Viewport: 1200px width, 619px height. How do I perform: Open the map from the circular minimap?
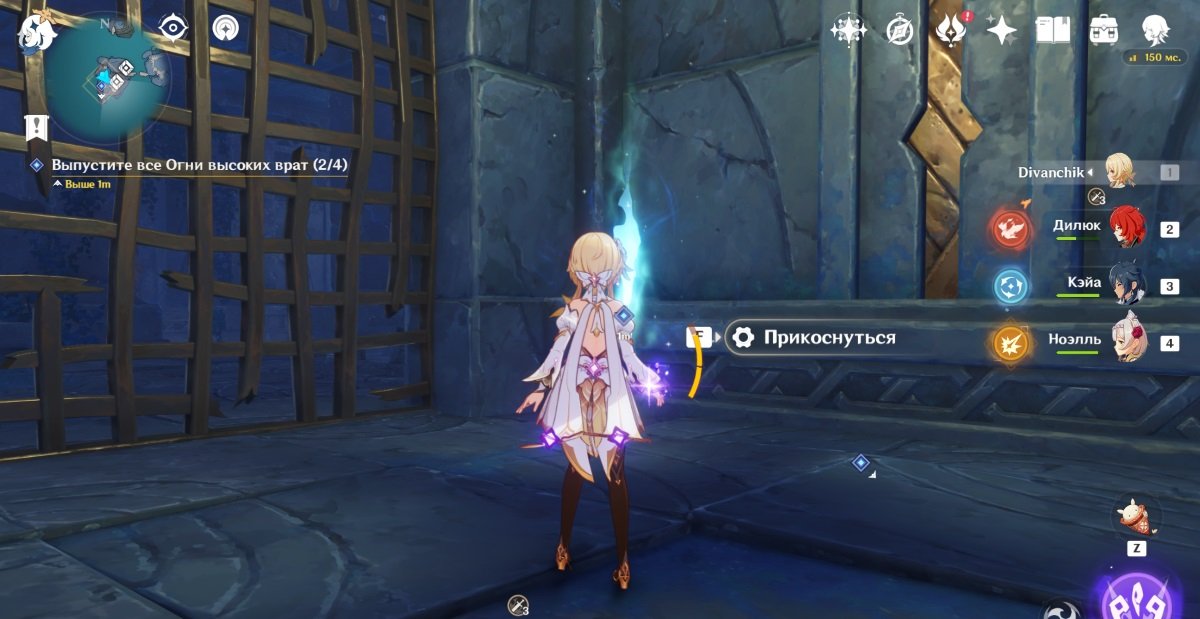108,76
